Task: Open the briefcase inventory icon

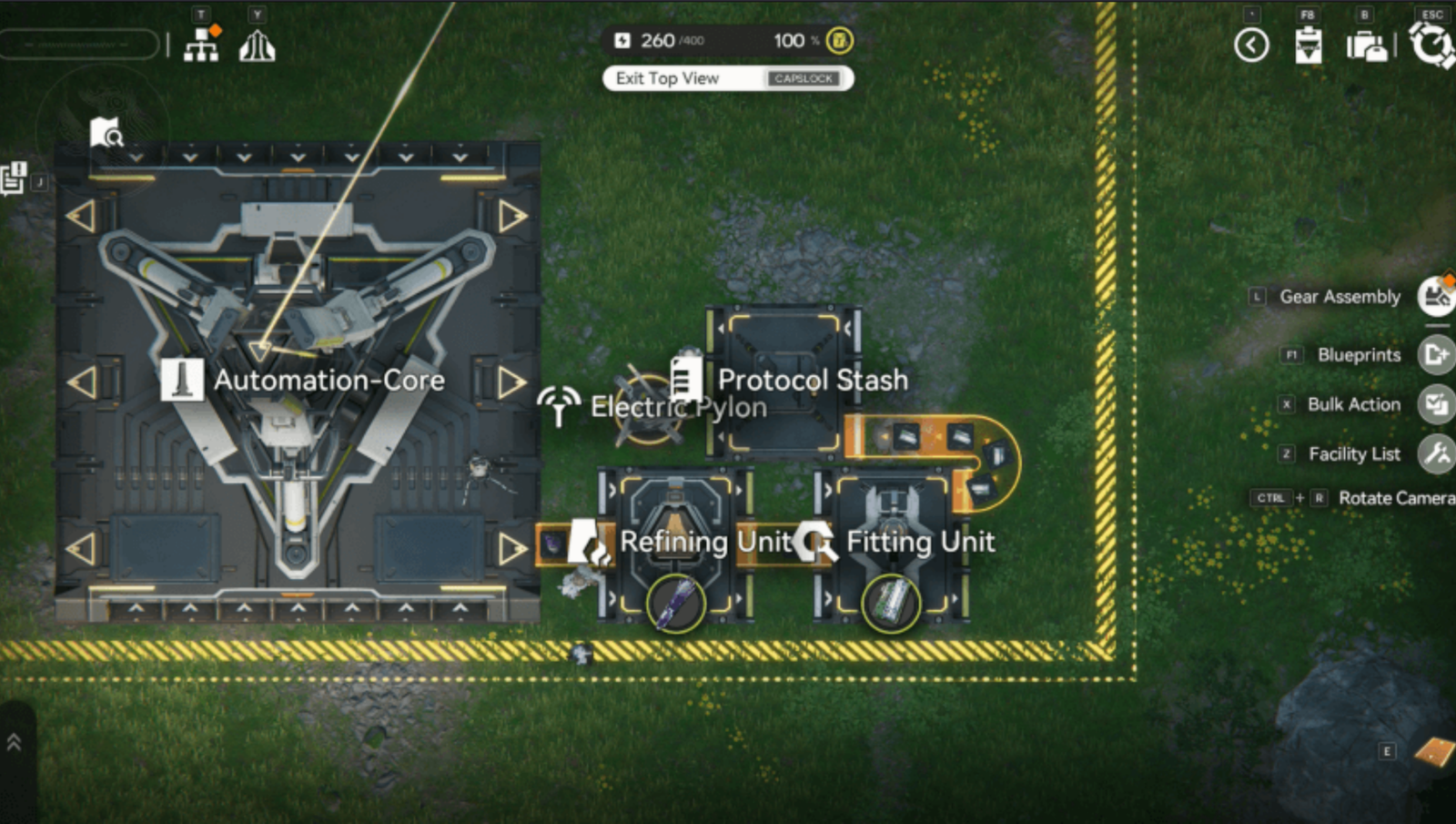Action: click(x=1366, y=45)
